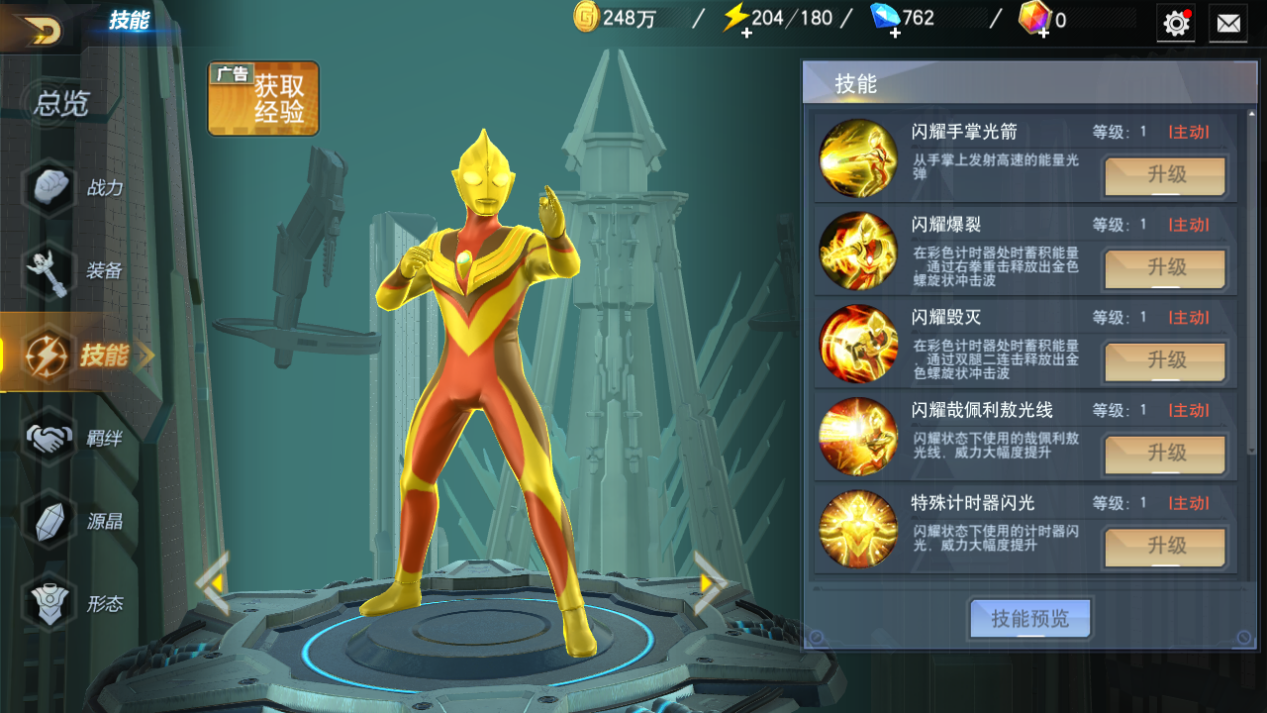The height and width of the screenshot is (713, 1267).
Task: Open settings via the gear icon
Action: click(1176, 23)
